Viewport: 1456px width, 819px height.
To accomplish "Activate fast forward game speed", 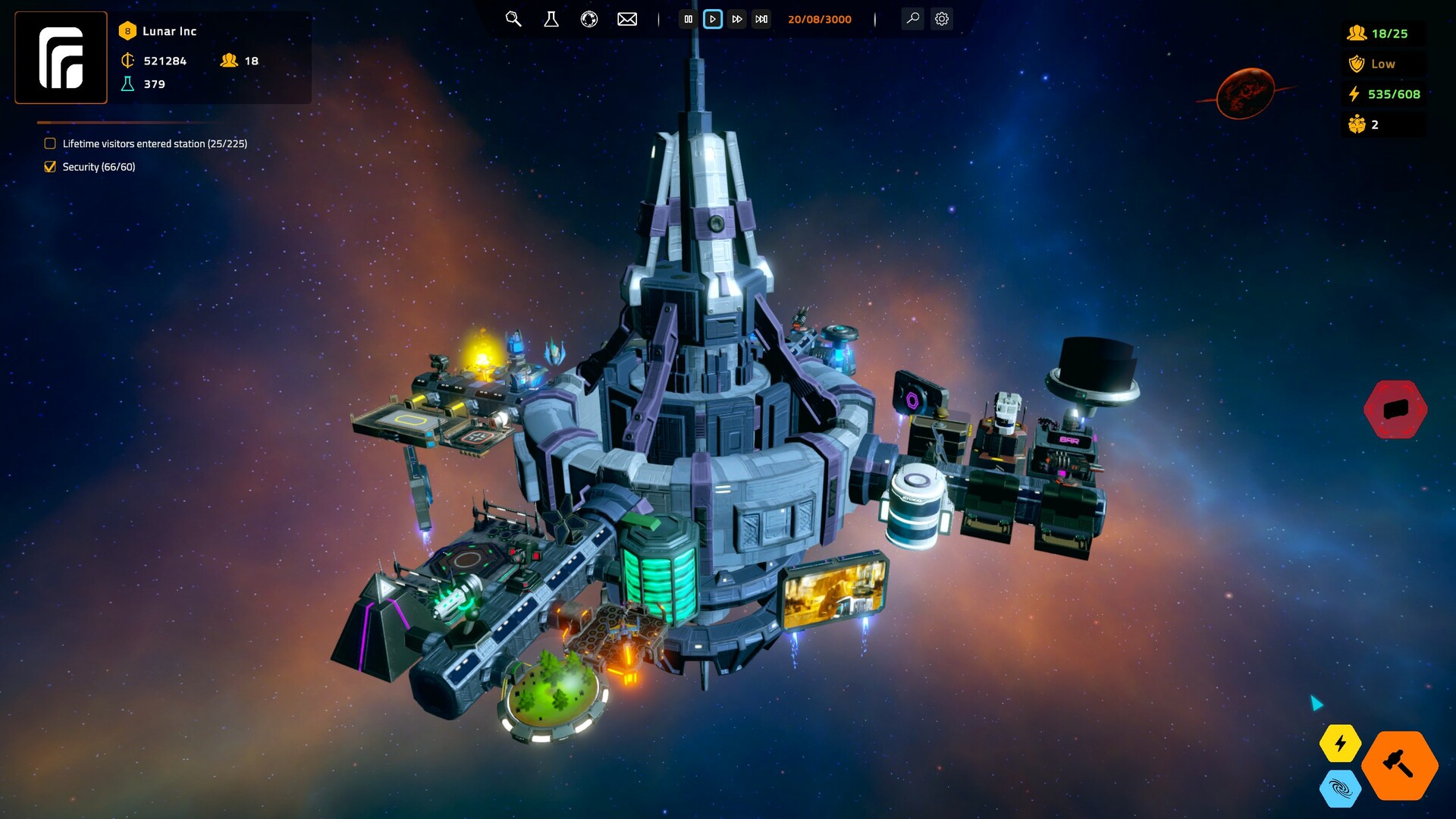I will pyautogui.click(x=737, y=20).
